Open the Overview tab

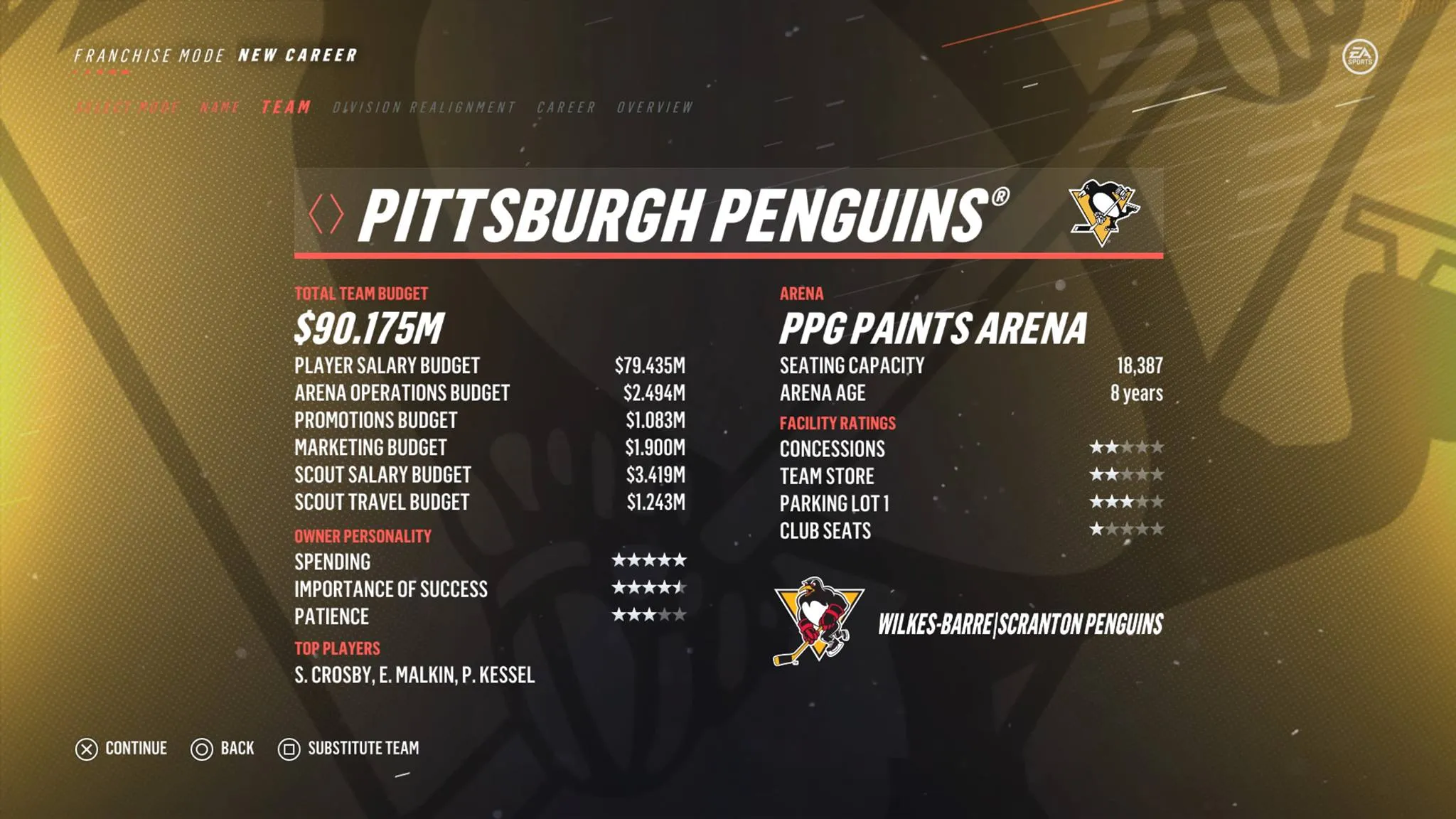(x=655, y=107)
